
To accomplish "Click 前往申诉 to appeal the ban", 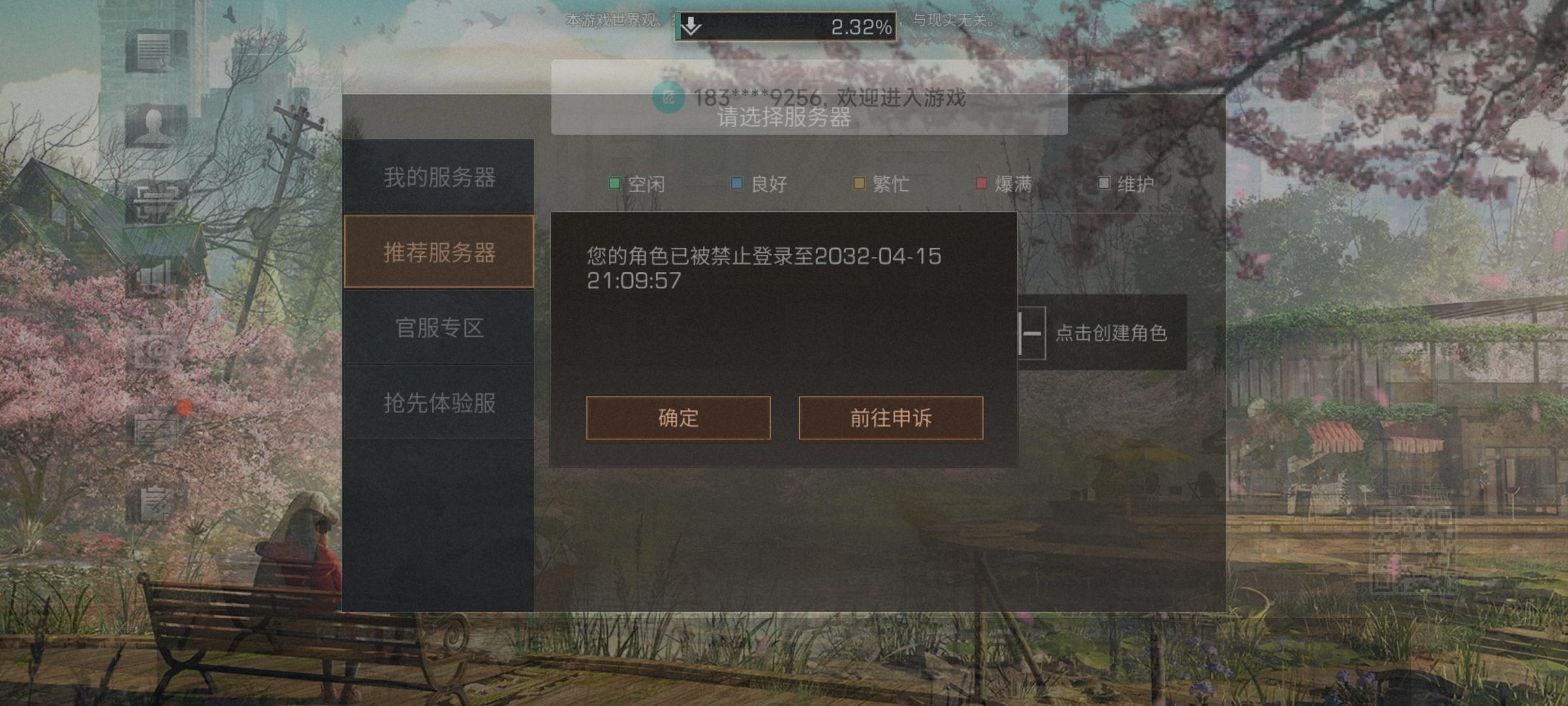I will pyautogui.click(x=890, y=418).
